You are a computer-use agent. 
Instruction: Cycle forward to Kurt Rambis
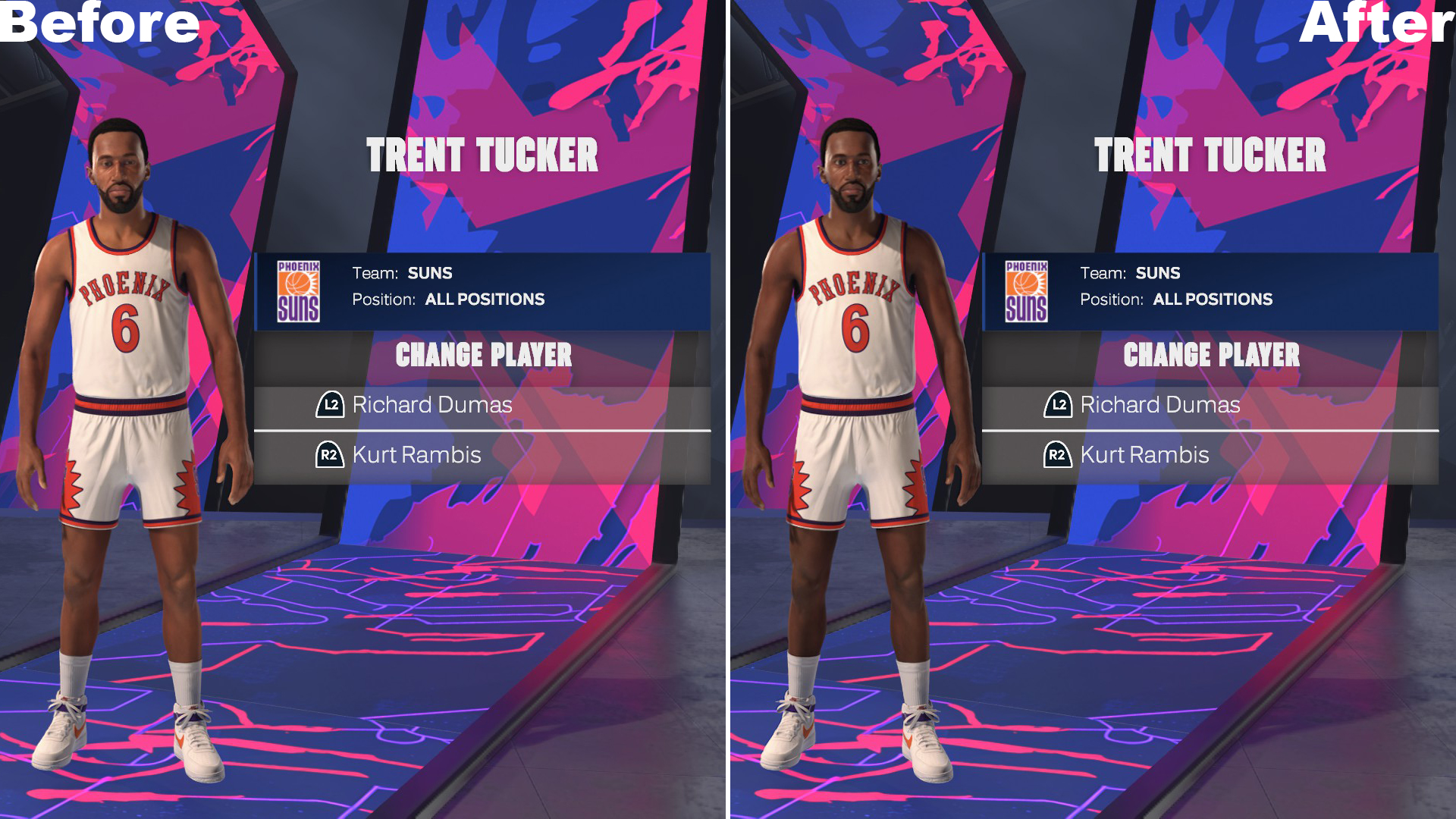[x=416, y=455]
